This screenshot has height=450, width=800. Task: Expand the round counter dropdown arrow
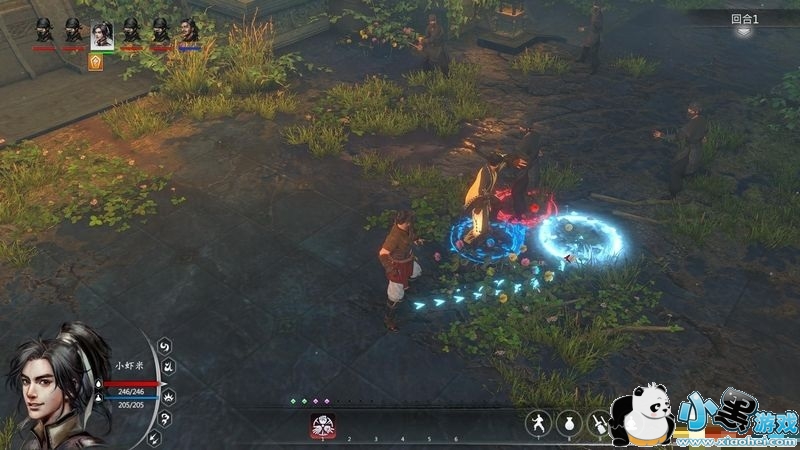(743, 32)
